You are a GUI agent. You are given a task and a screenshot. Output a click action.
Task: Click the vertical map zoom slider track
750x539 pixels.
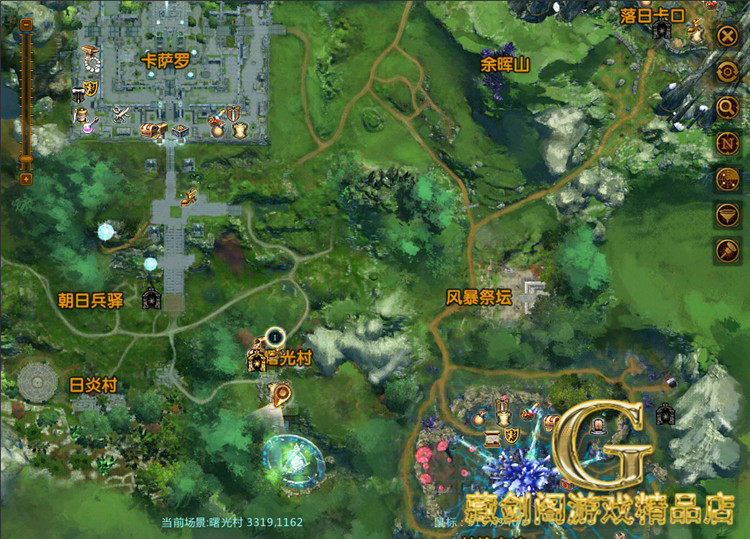pos(26,100)
